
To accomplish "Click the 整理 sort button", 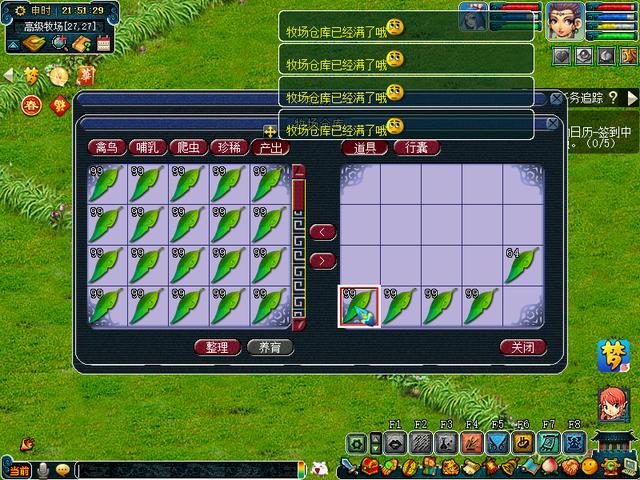I will pos(216,348).
